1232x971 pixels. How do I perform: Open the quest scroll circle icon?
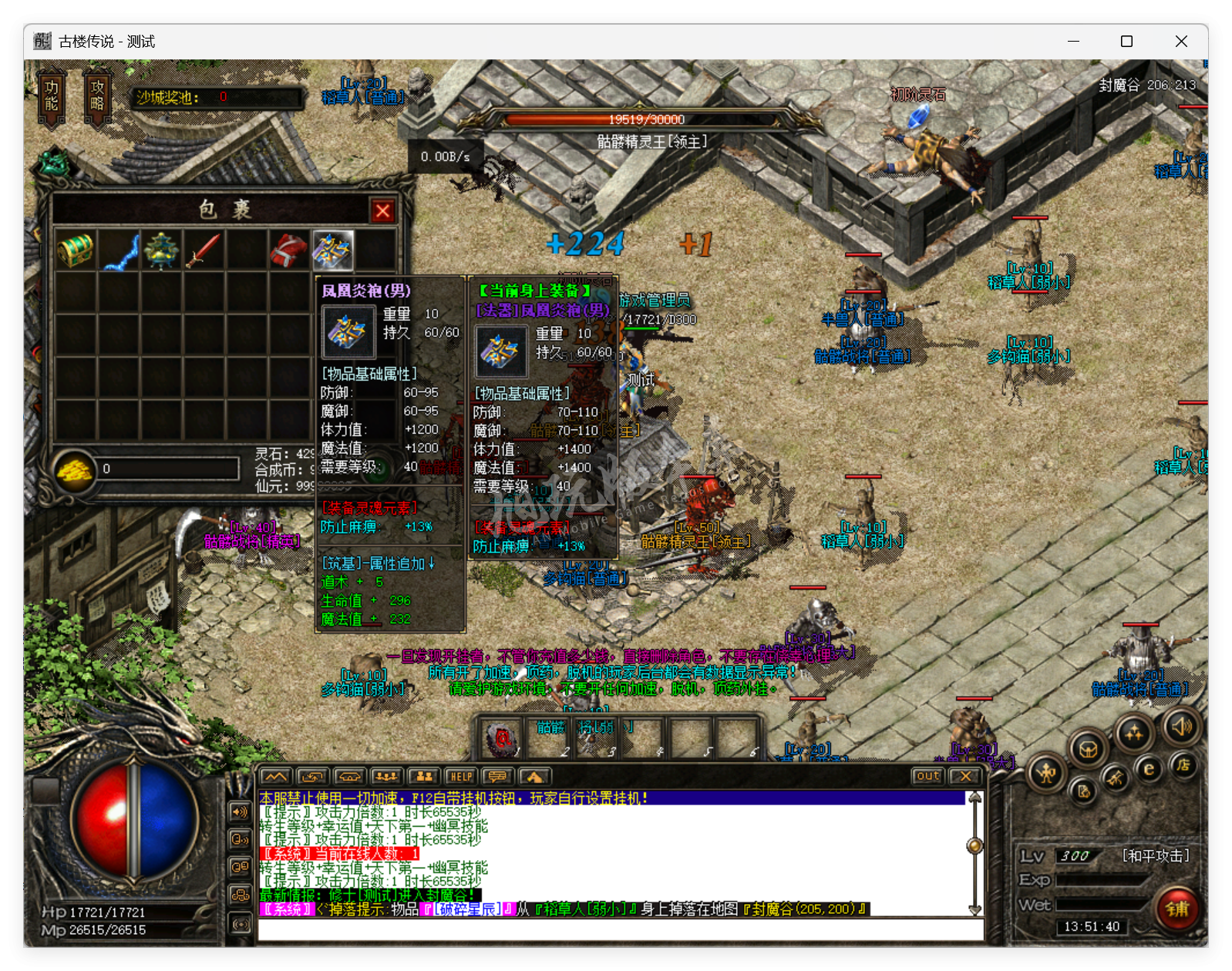[1085, 792]
